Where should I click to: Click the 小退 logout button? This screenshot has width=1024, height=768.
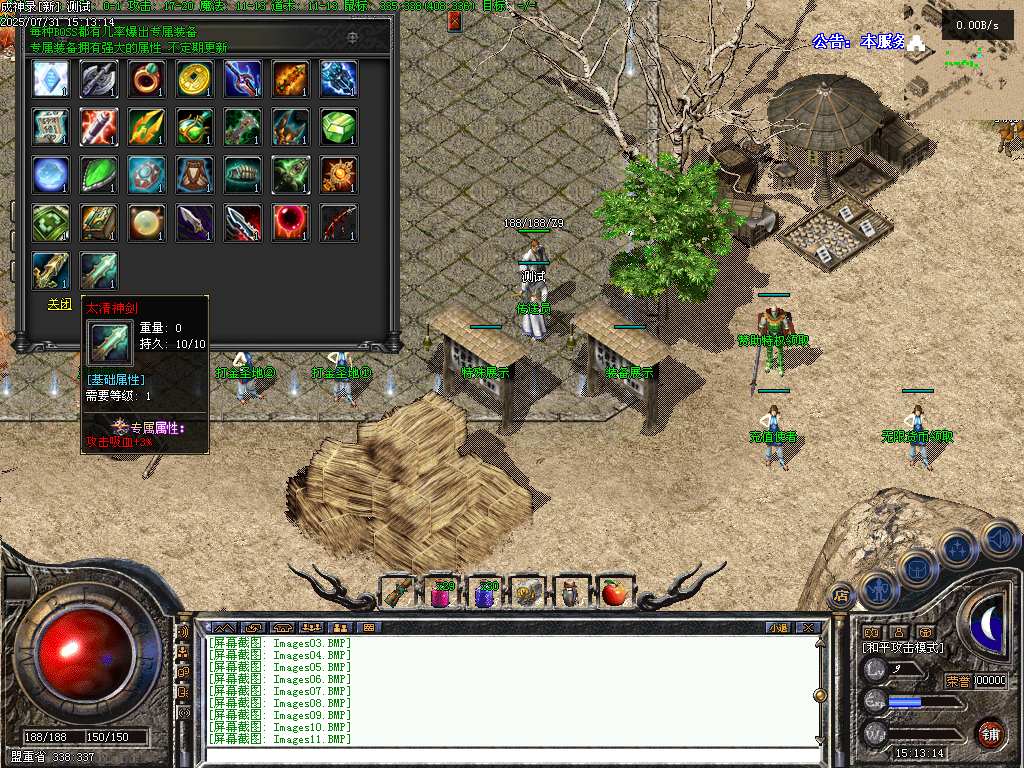click(778, 627)
